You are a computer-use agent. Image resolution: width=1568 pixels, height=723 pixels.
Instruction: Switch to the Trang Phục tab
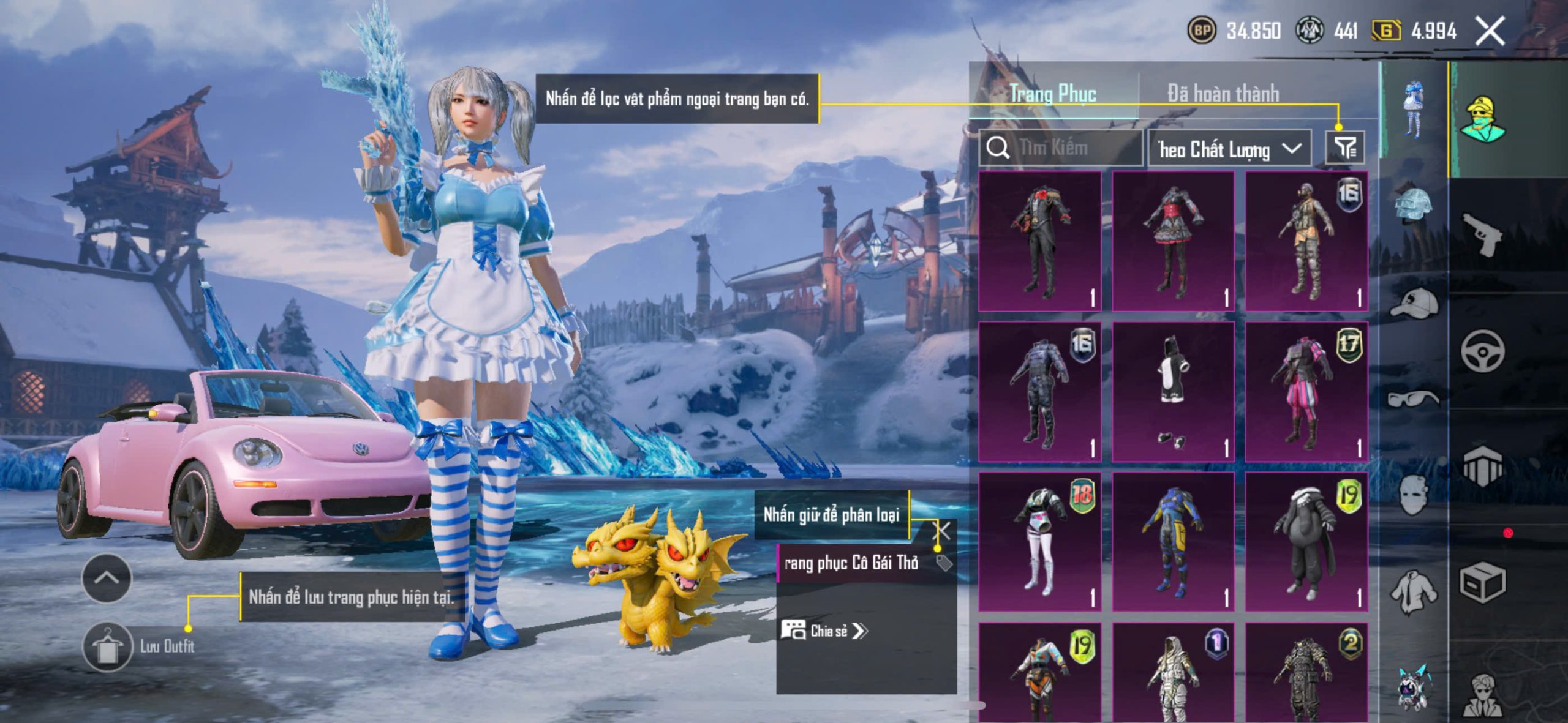(1053, 94)
